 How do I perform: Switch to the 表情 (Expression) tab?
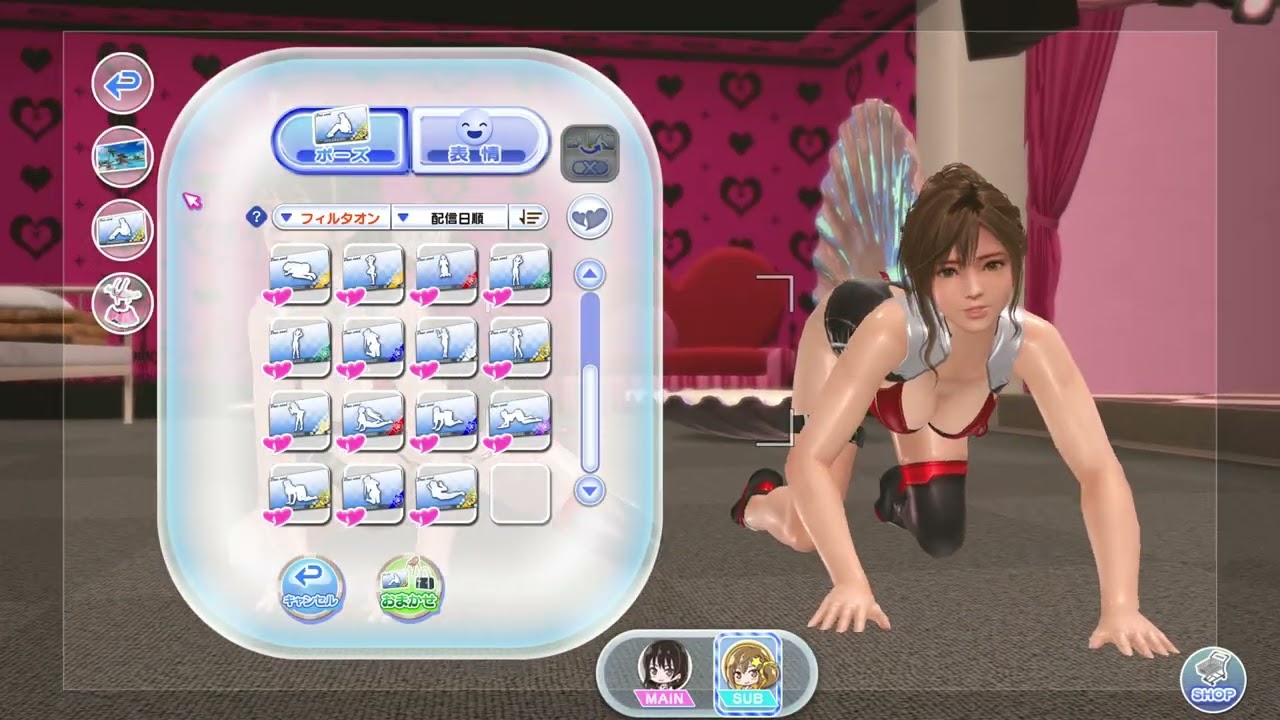[479, 139]
